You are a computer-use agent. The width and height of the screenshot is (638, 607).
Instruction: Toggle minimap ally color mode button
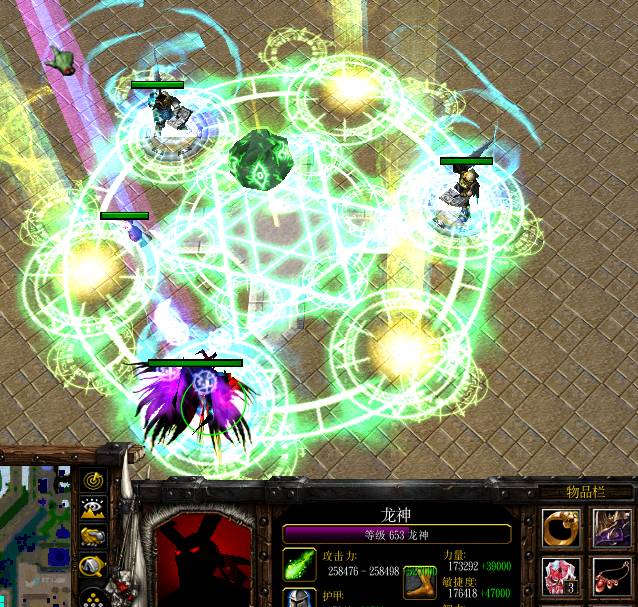pyautogui.click(x=93, y=537)
